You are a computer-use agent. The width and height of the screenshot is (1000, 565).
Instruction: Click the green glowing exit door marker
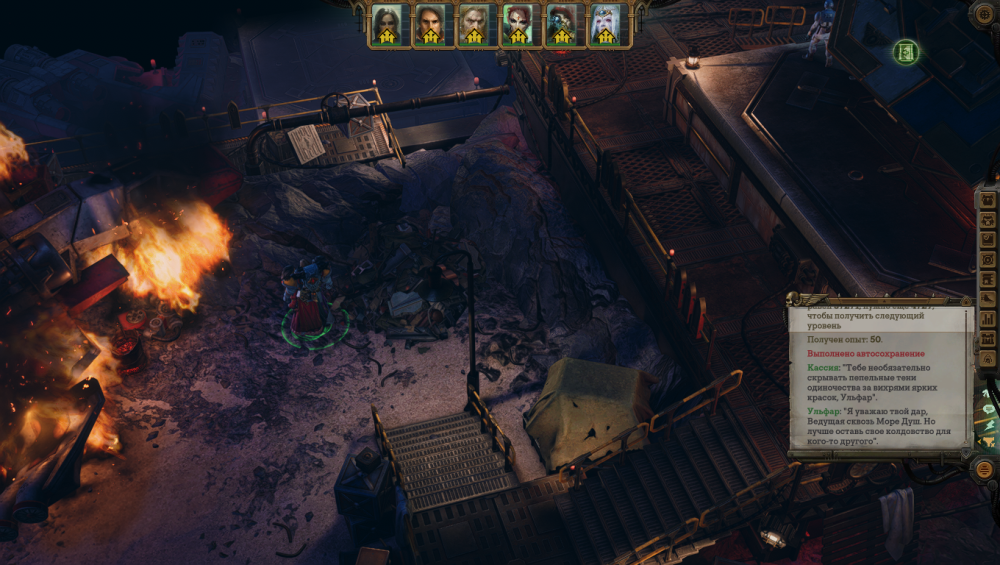click(906, 51)
